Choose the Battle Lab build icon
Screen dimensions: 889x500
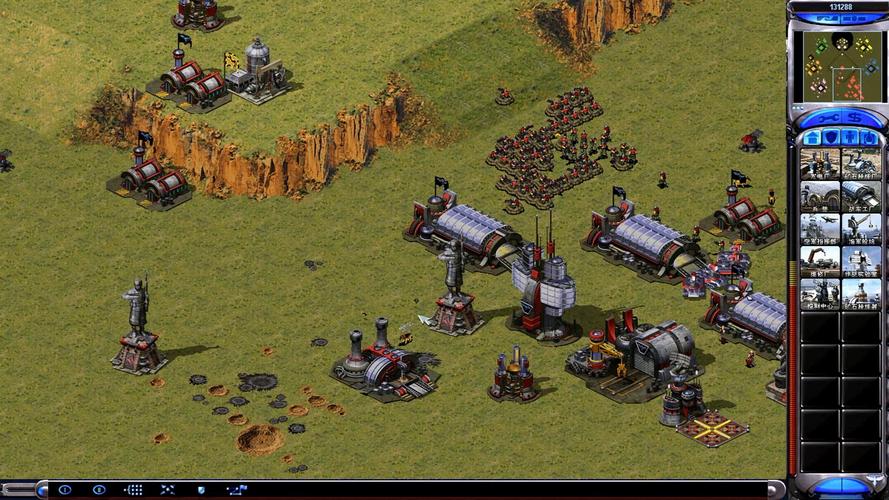point(860,261)
